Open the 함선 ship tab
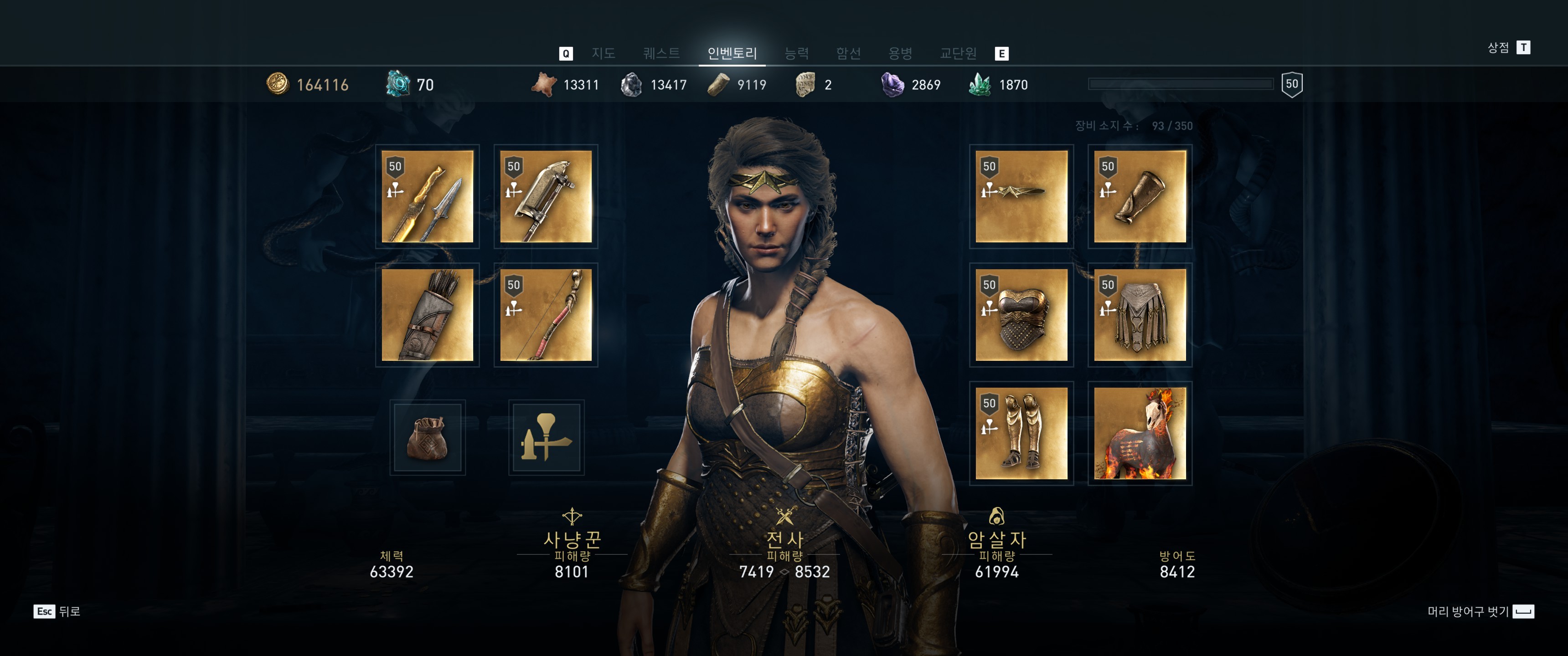The width and height of the screenshot is (1568, 656). coord(848,53)
